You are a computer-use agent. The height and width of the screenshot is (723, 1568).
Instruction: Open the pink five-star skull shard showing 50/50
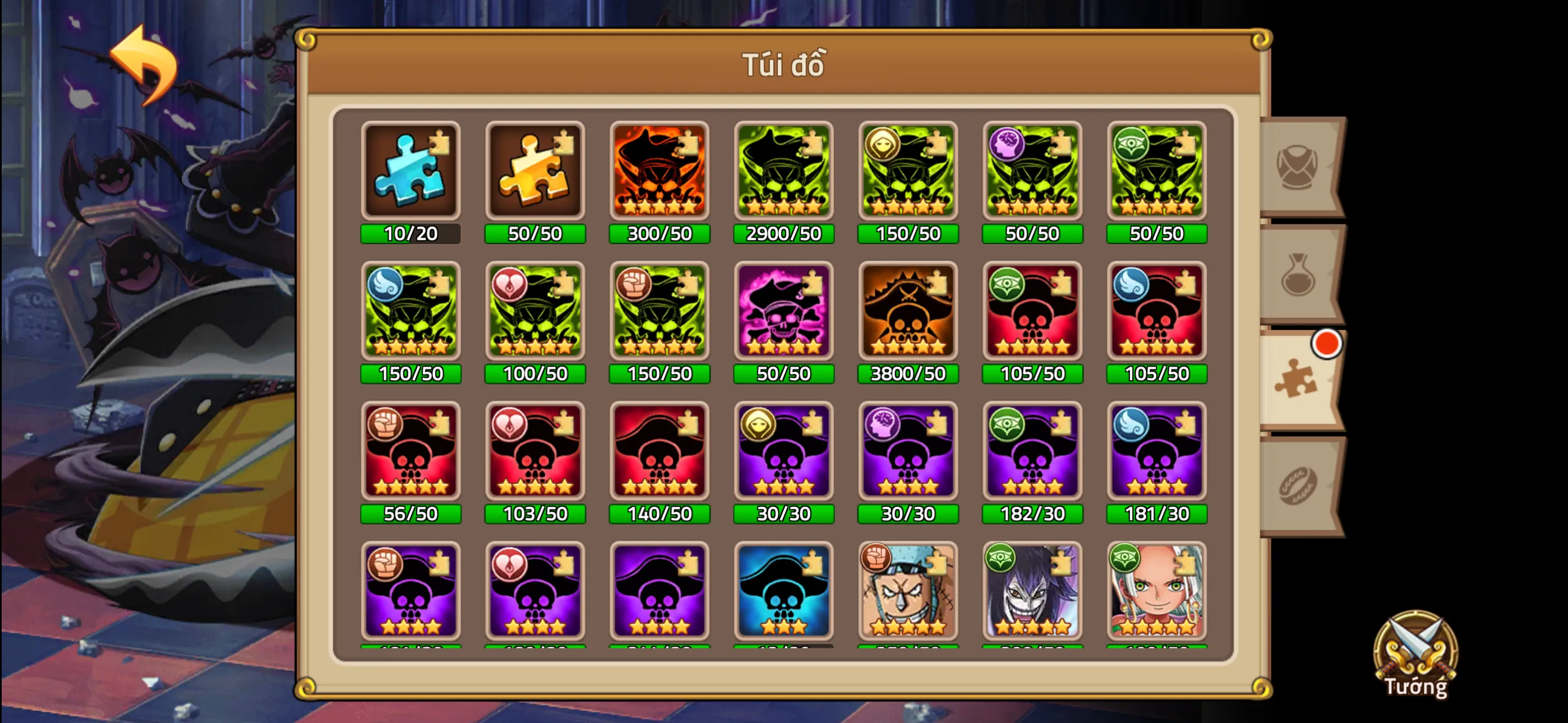pyautogui.click(x=783, y=312)
